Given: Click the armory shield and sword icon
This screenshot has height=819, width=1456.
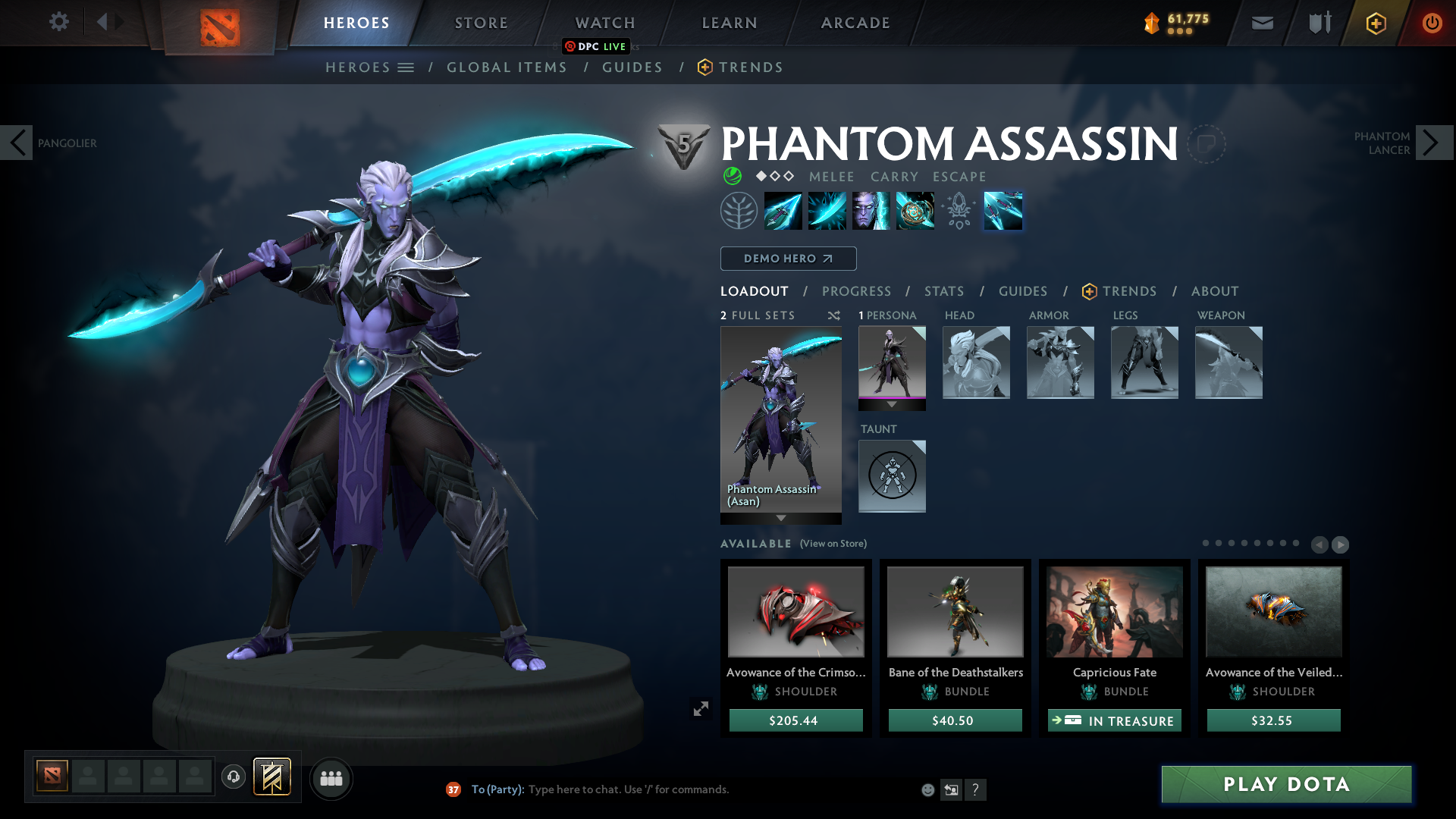Looking at the screenshot, I should (x=1318, y=23).
